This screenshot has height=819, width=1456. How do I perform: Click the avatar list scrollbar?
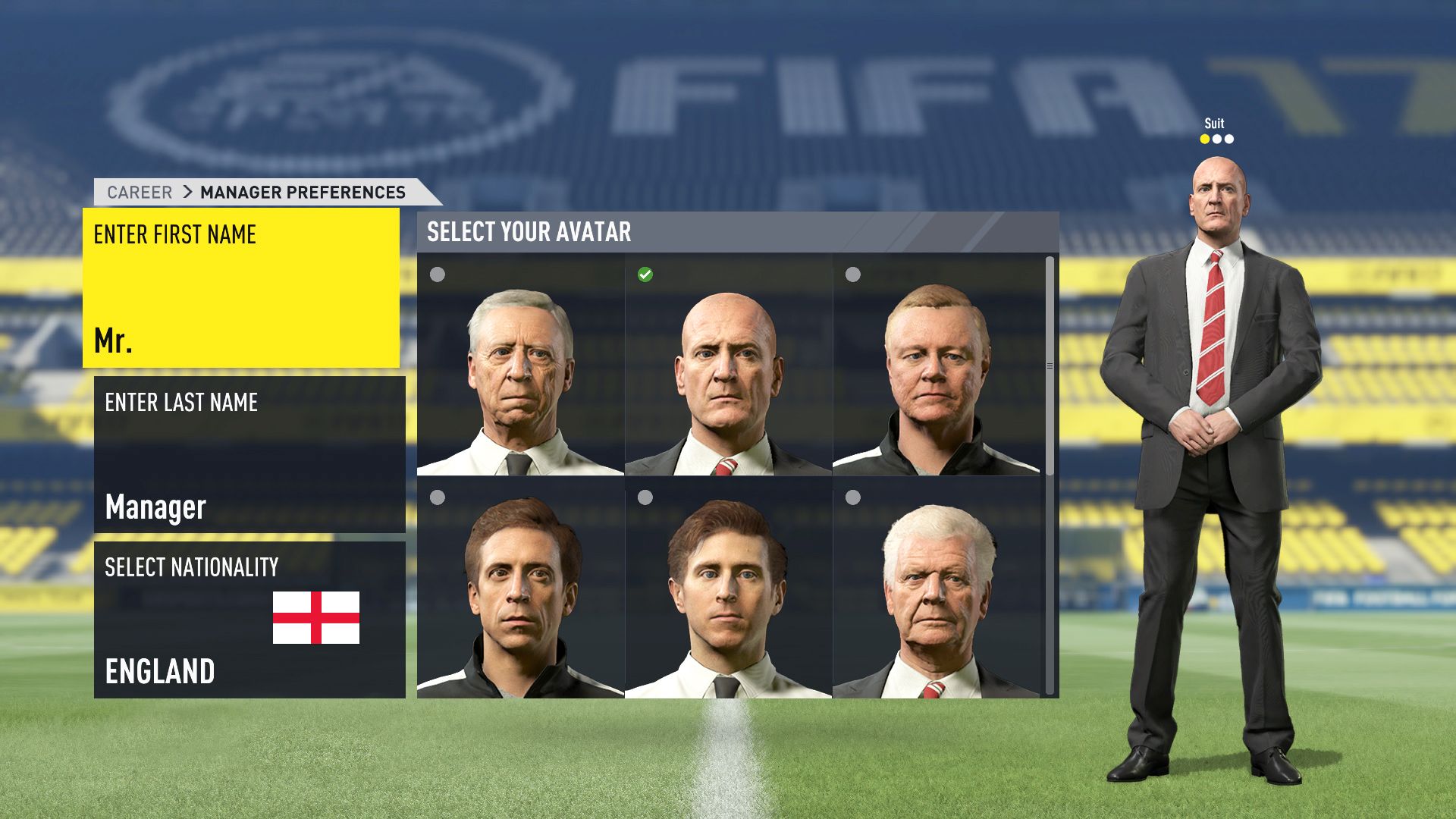1050,366
